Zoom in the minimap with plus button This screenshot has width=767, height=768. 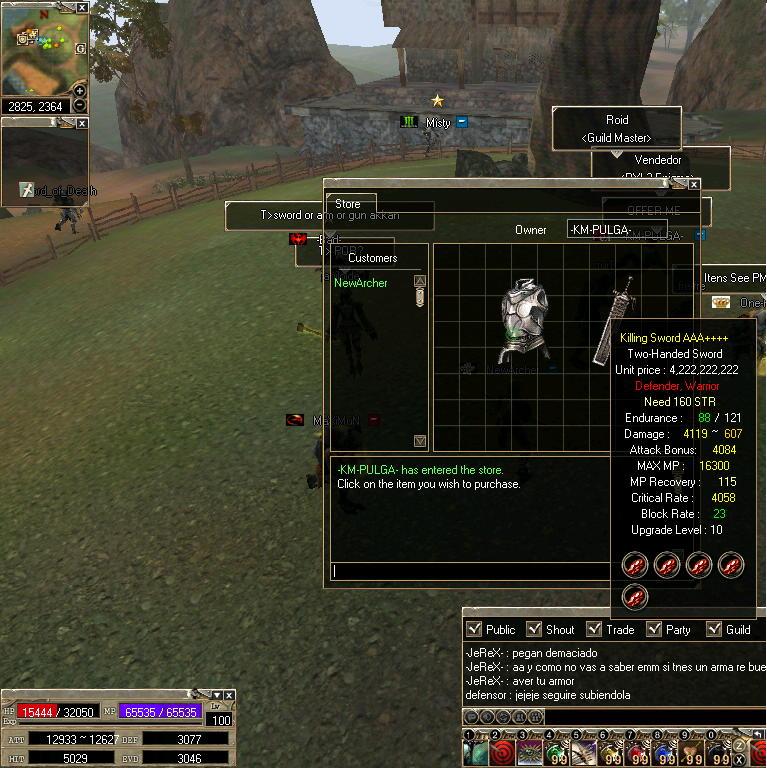[80, 91]
